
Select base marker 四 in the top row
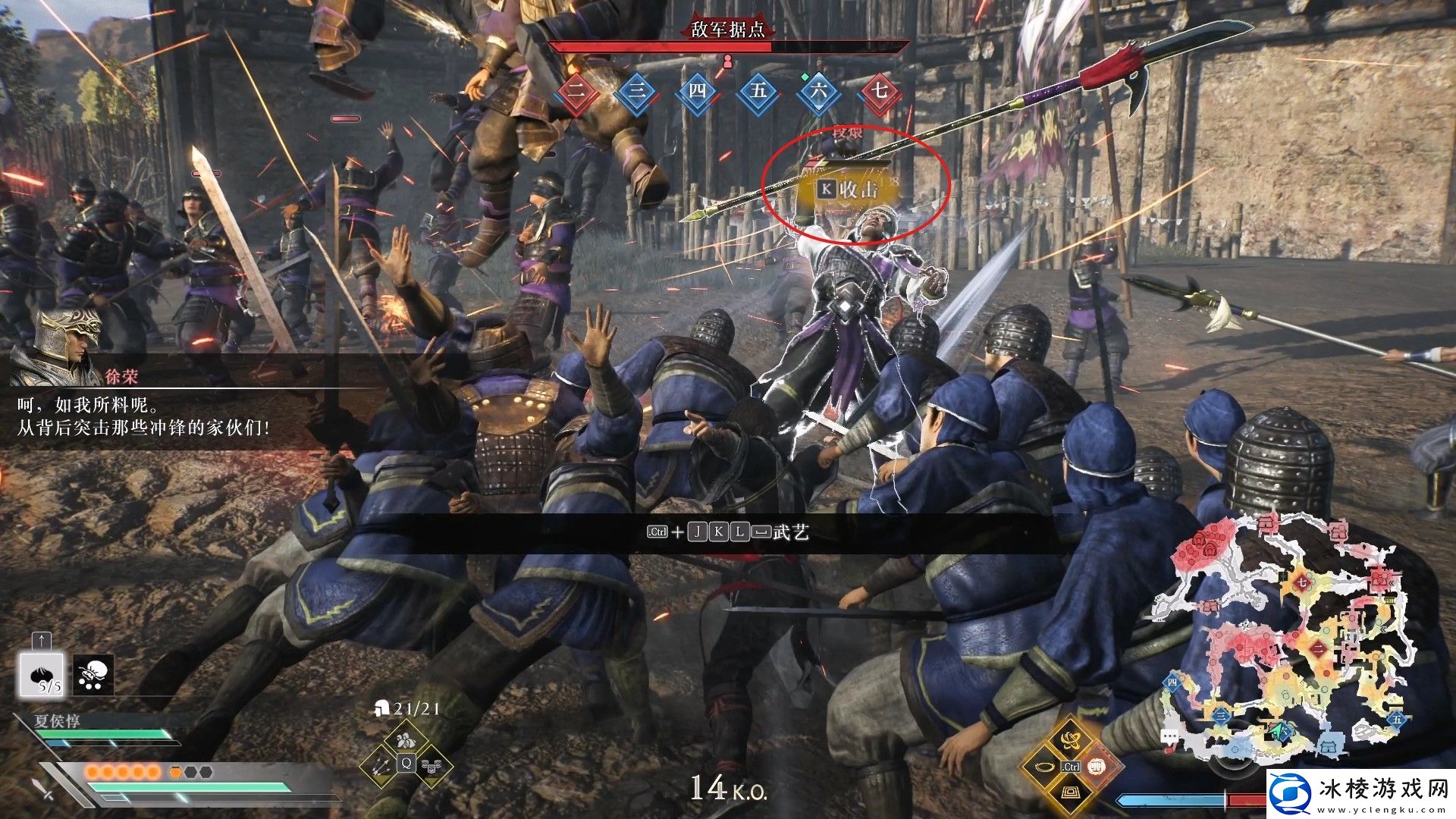coord(698,92)
